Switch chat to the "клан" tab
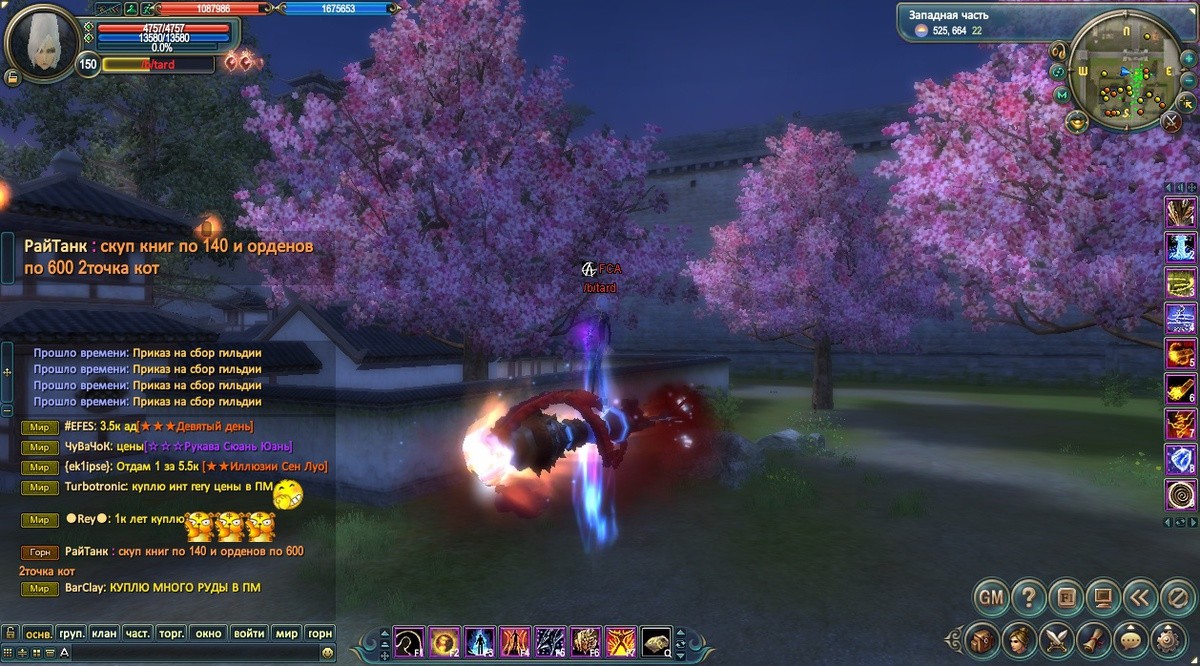1200x666 pixels. (x=103, y=634)
